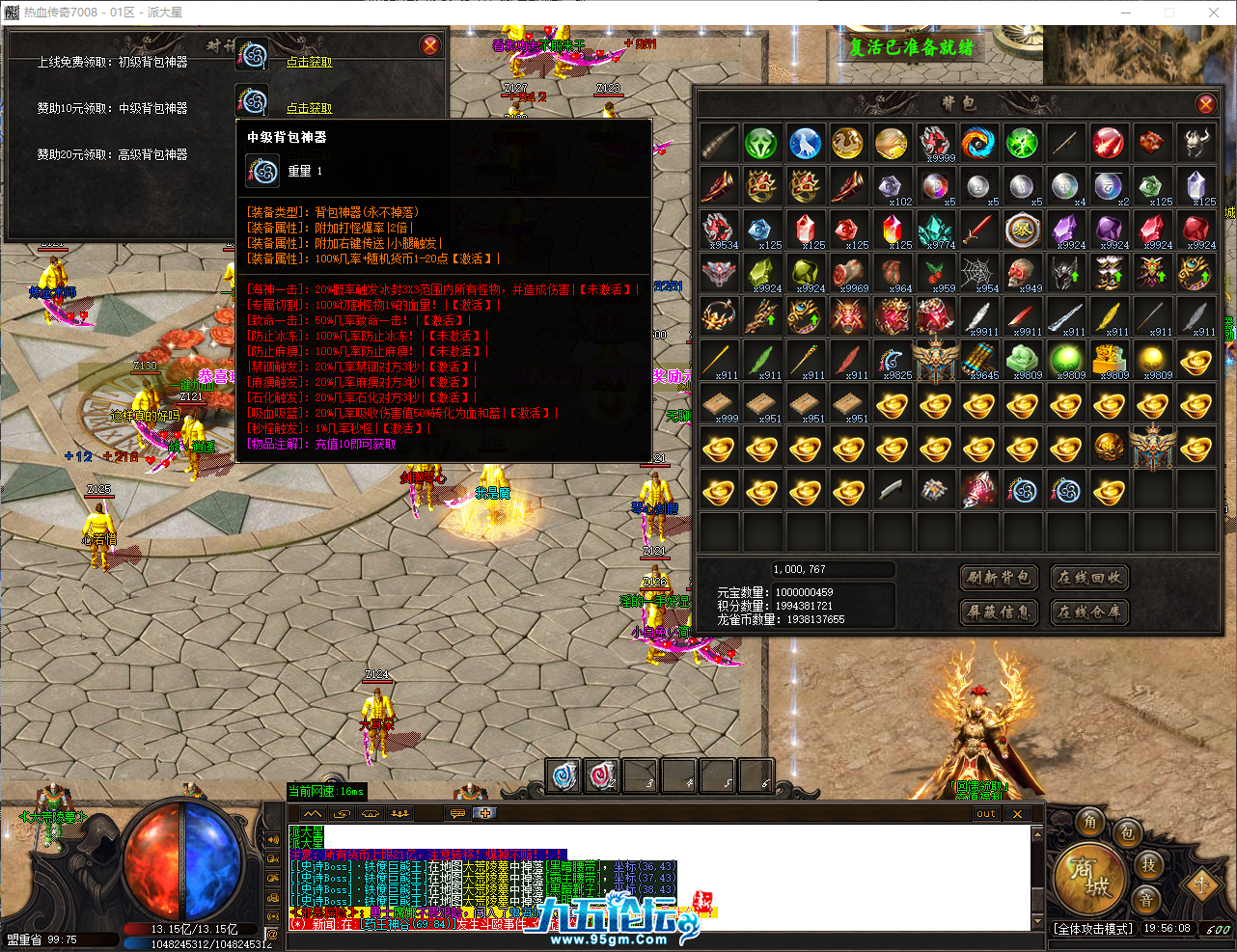This screenshot has height=952, width=1237.
Task: Click the house channel icon in chat toolbar
Action: (x=370, y=813)
